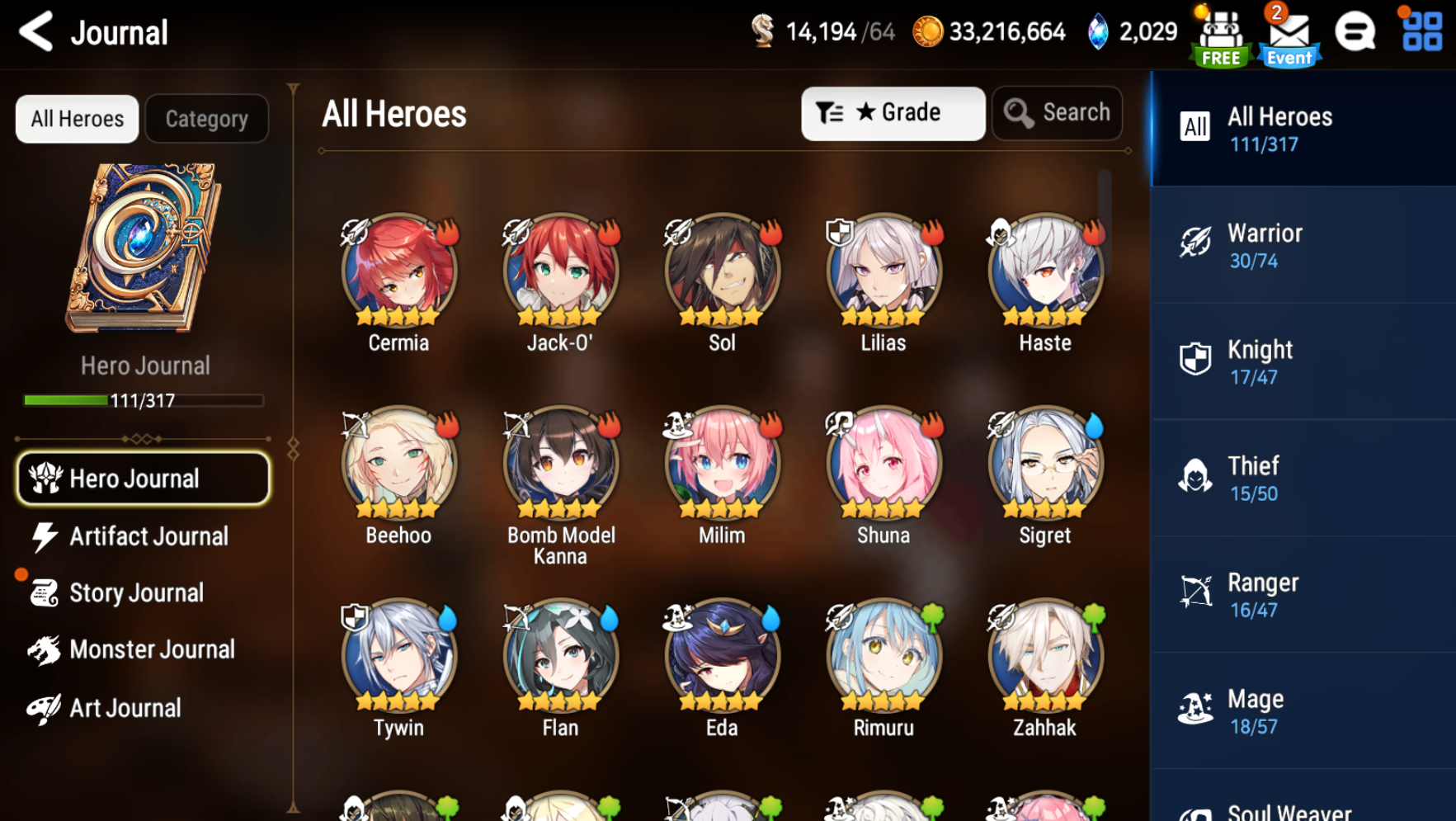Image resolution: width=1456 pixels, height=821 pixels.
Task: Select the Warrior class category
Action: tap(1302, 244)
